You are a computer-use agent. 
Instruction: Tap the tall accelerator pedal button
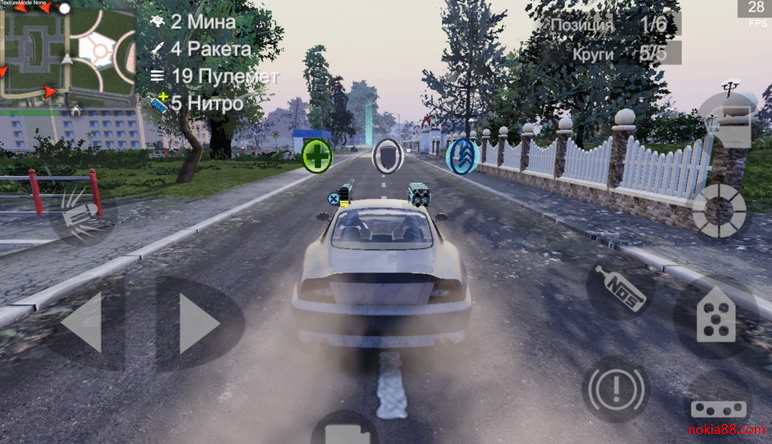[716, 317]
